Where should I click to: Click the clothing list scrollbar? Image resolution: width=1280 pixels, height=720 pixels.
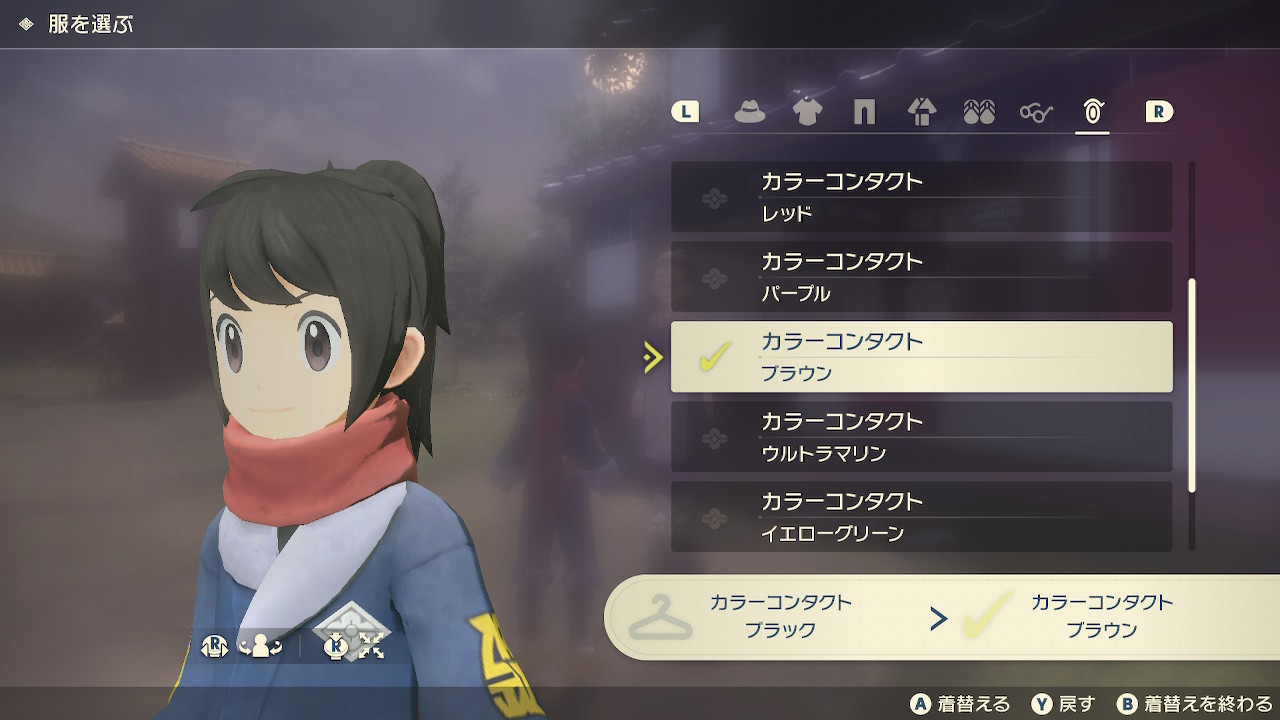pos(1191,385)
